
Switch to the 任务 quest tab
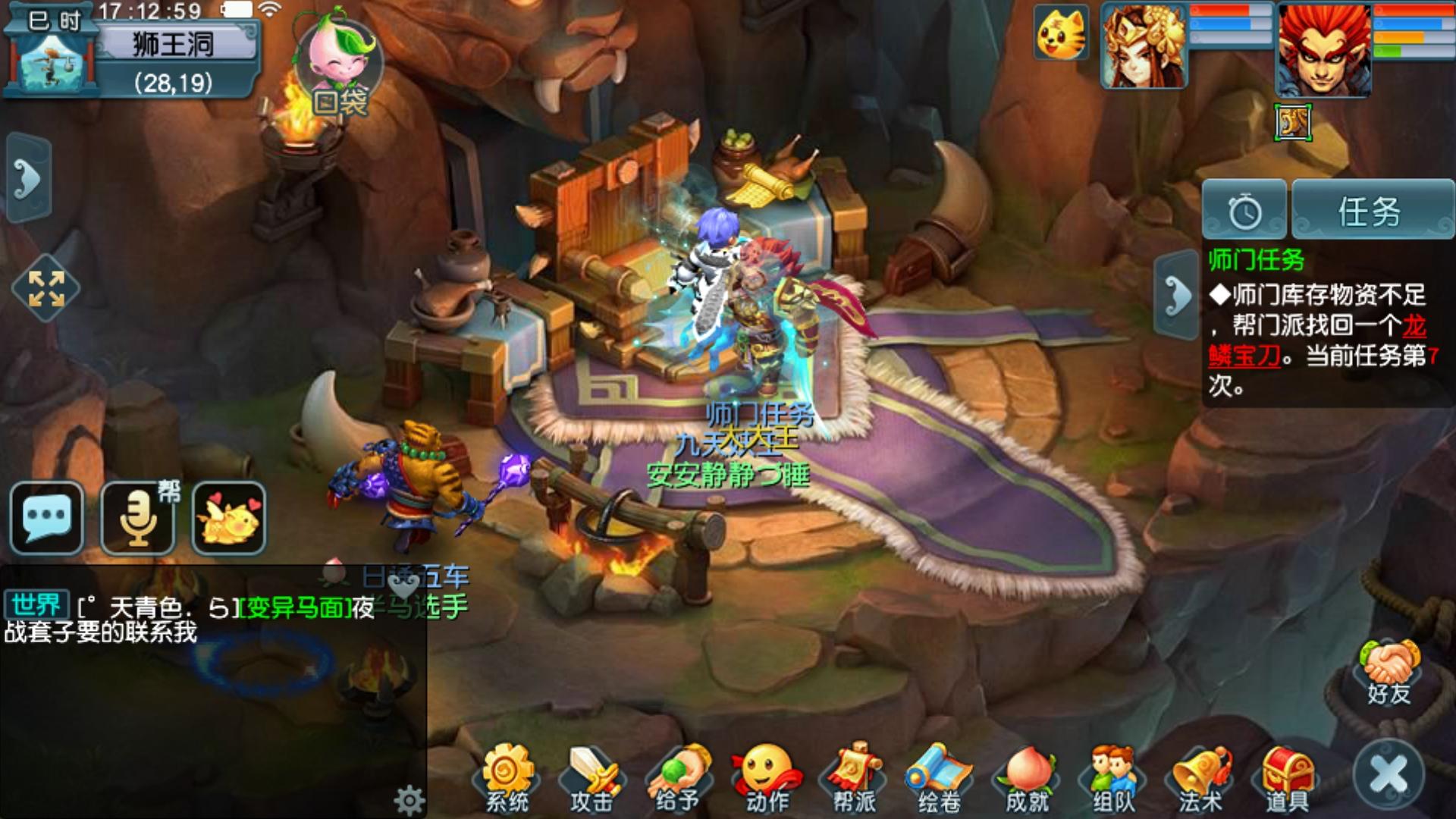coord(1371,211)
